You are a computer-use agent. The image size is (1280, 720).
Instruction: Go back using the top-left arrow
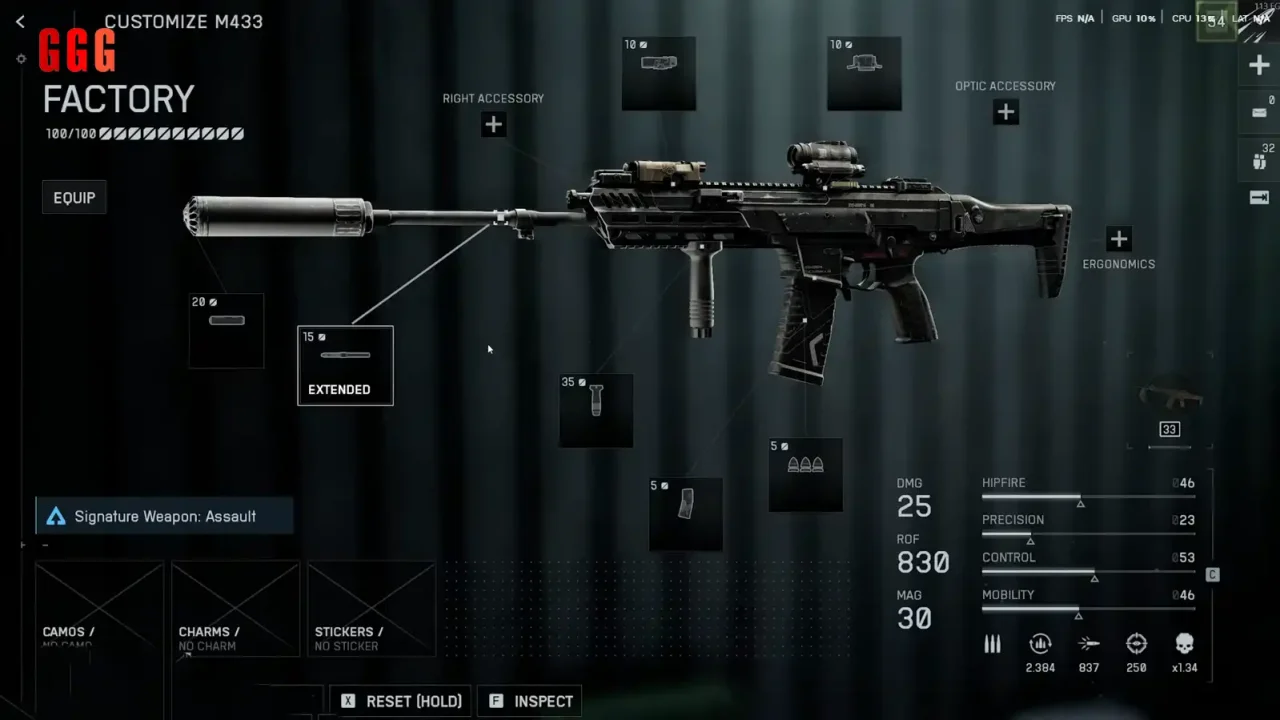pos(20,21)
